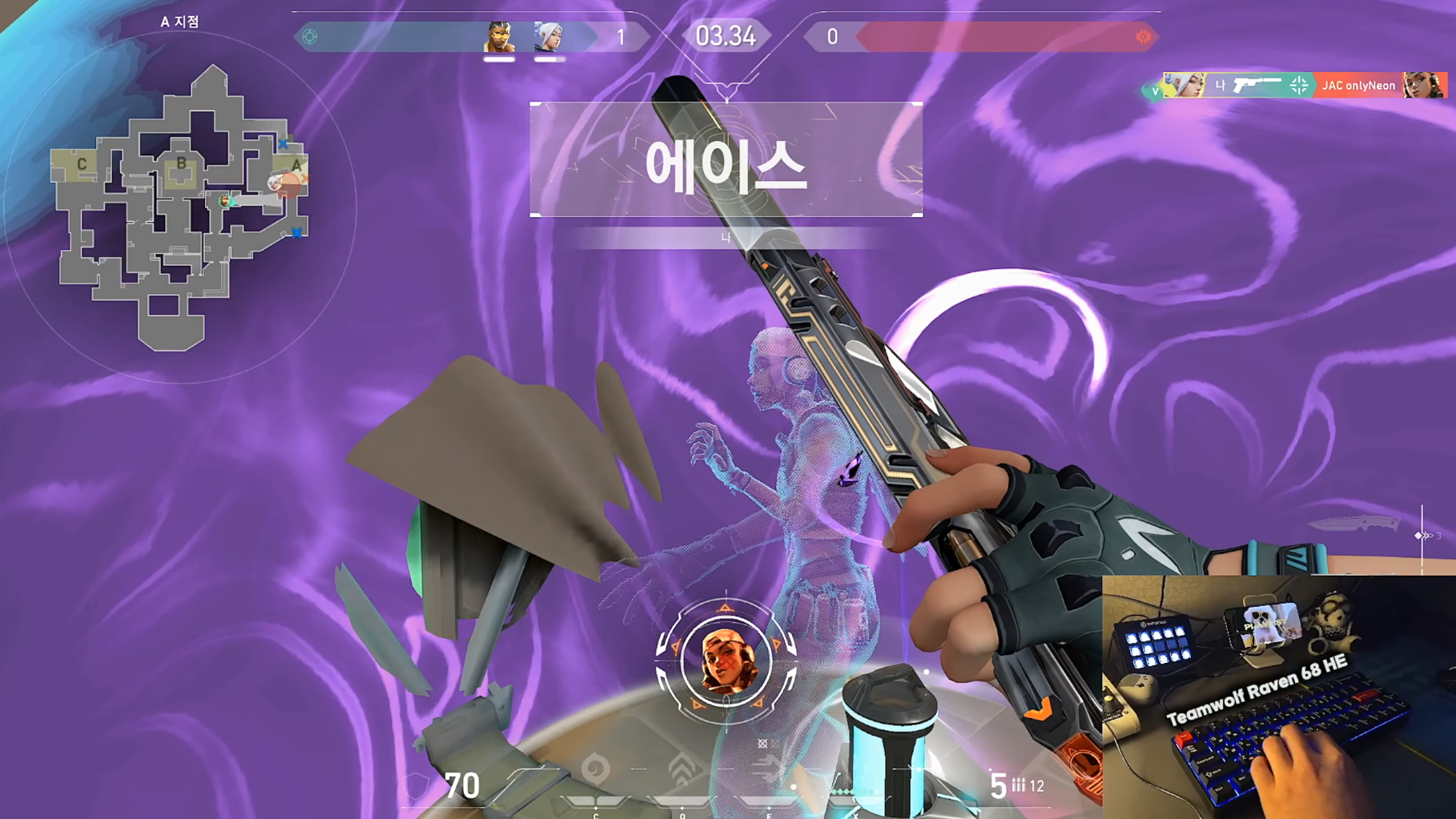Click the white-haired Jett portrait in top bar
Image resolution: width=1456 pixels, height=819 pixels.
(x=549, y=37)
